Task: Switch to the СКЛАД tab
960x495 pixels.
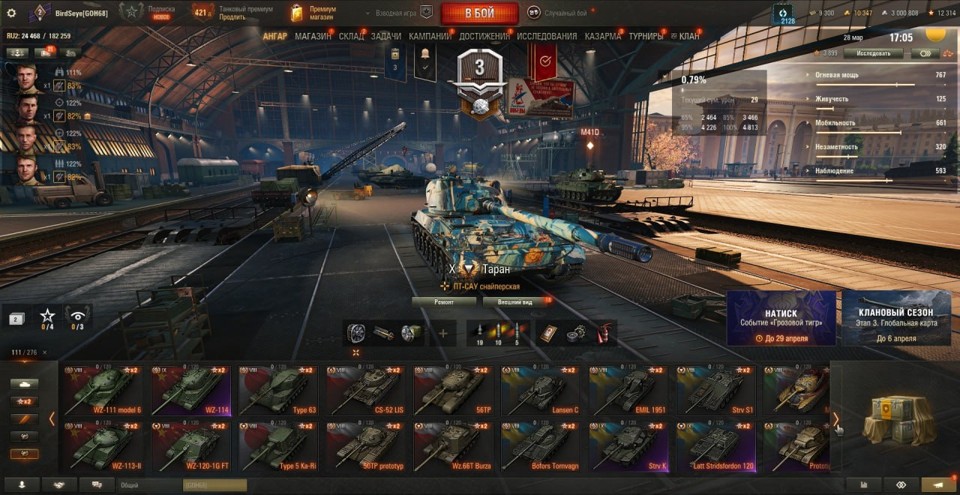Action: click(x=351, y=36)
